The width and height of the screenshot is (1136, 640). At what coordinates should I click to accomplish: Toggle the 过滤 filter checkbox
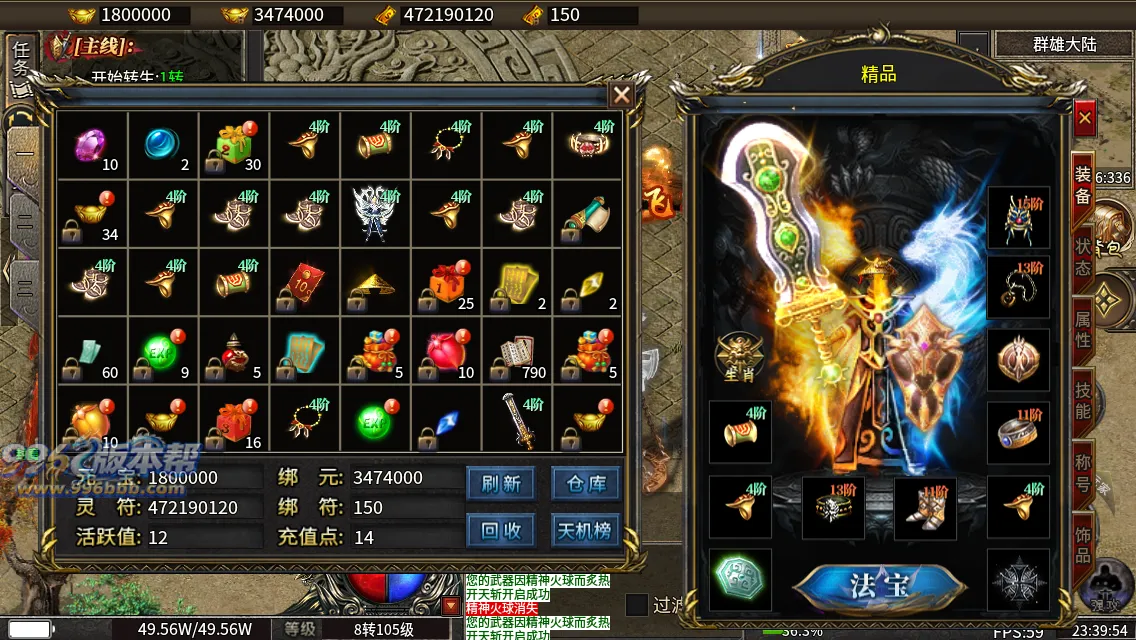click(636, 605)
